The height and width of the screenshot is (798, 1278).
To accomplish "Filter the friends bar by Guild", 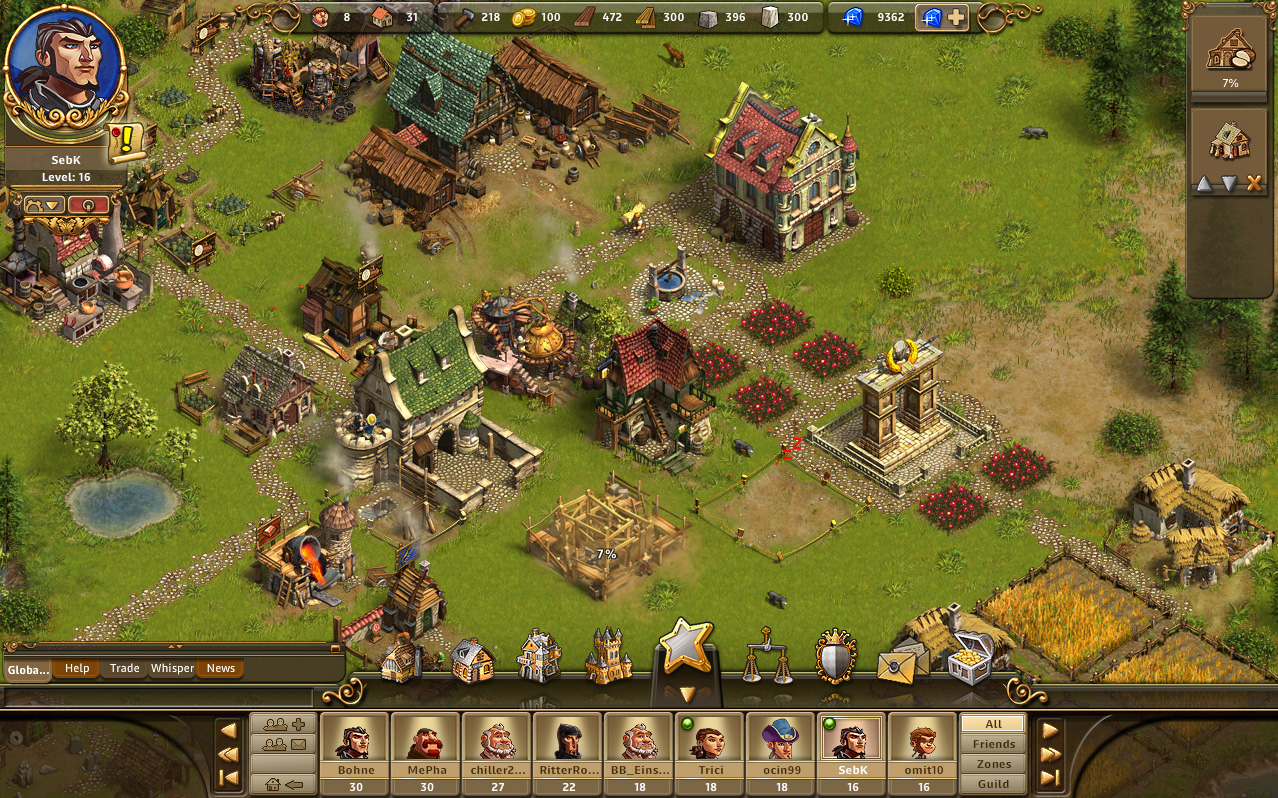I will [993, 784].
